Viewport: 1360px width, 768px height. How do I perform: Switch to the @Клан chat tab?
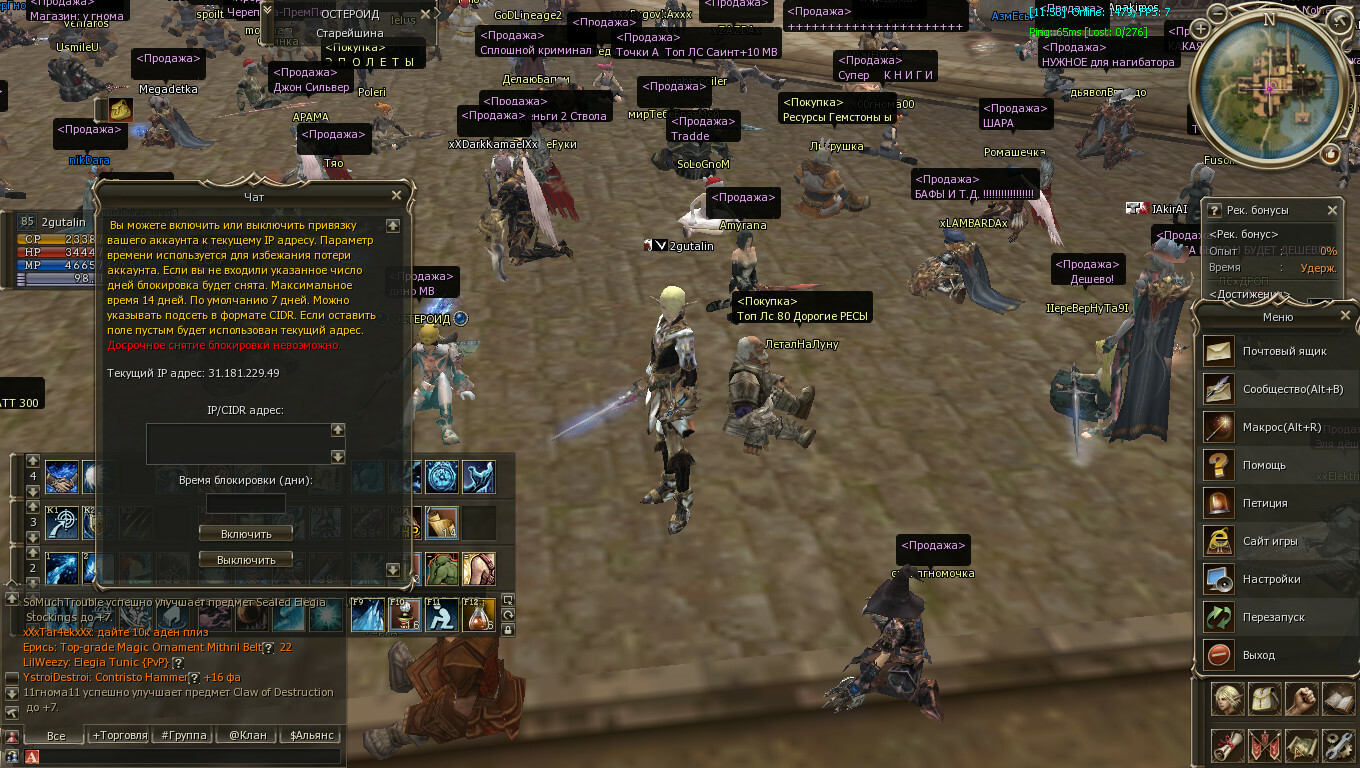[x=247, y=735]
